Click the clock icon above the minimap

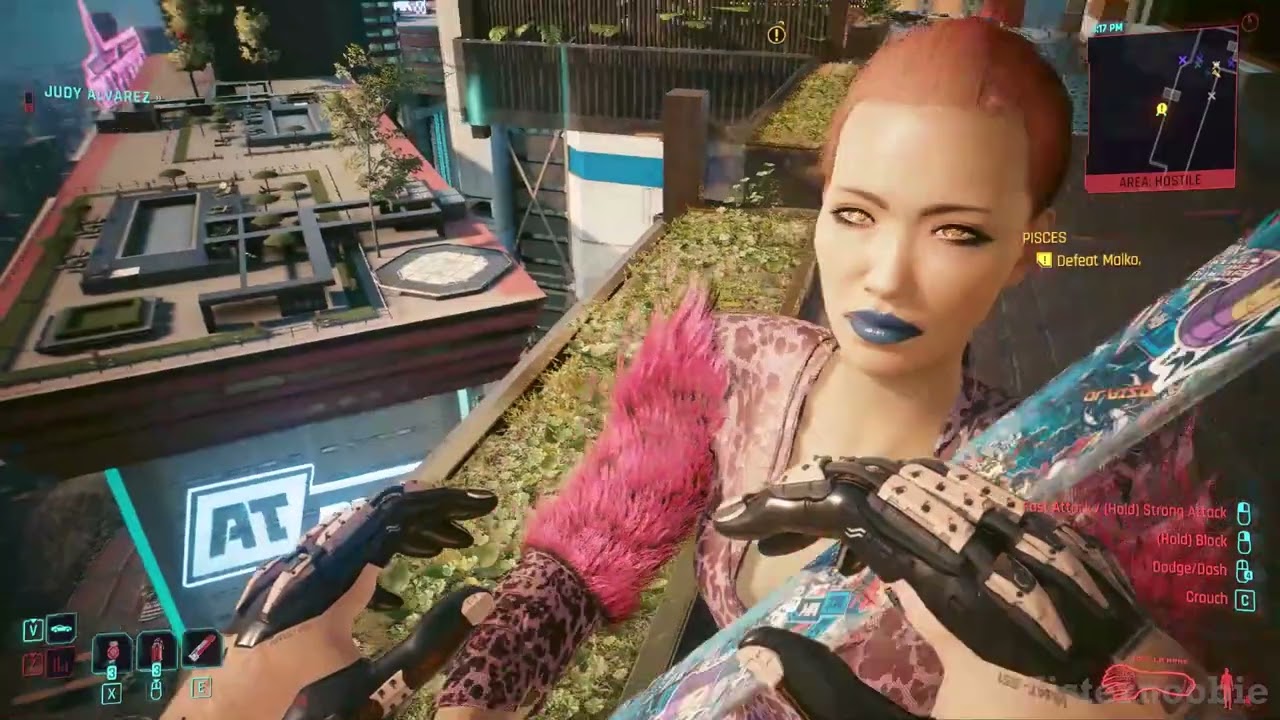tap(1249, 22)
